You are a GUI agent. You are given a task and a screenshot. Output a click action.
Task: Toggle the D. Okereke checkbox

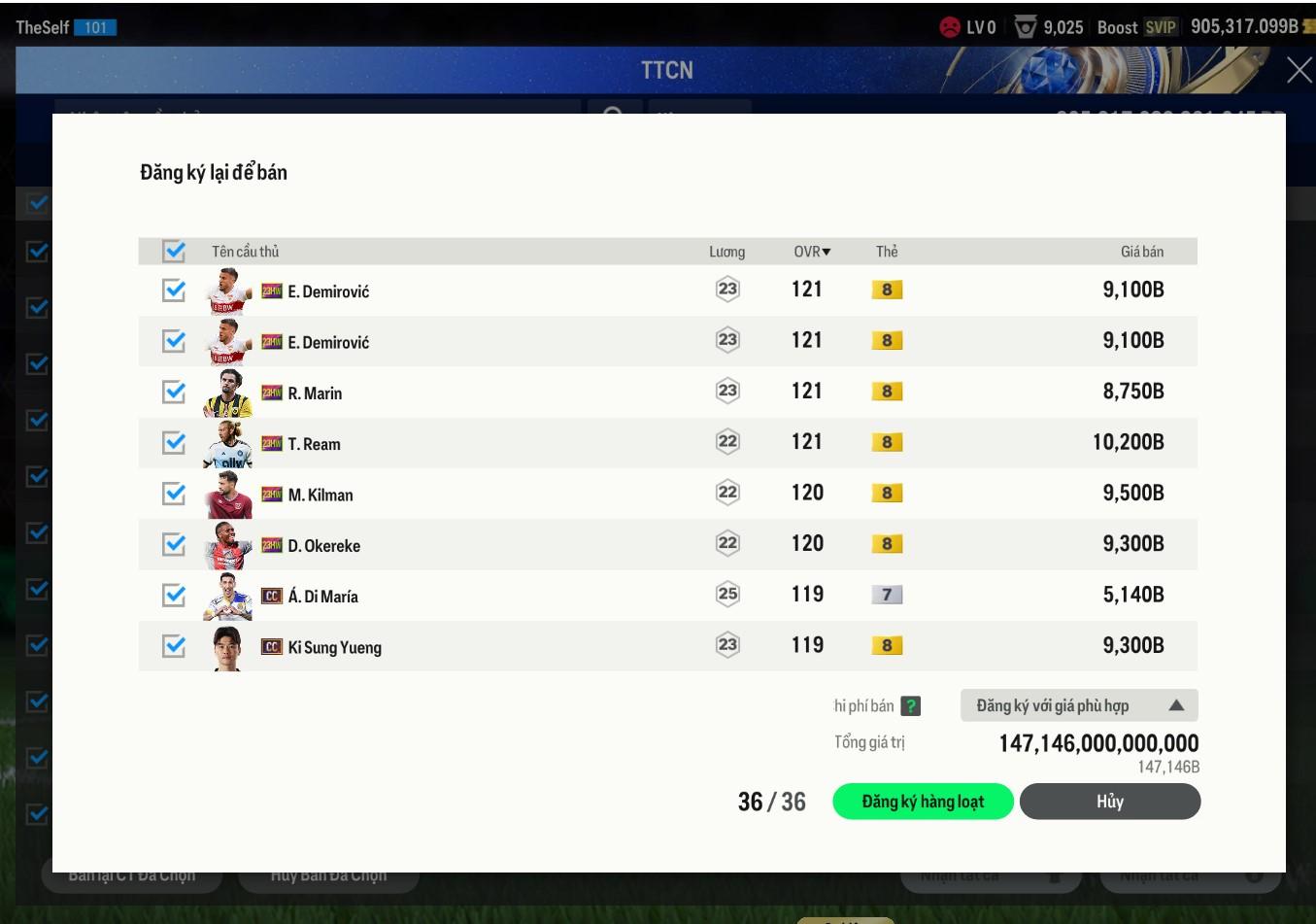coord(174,544)
